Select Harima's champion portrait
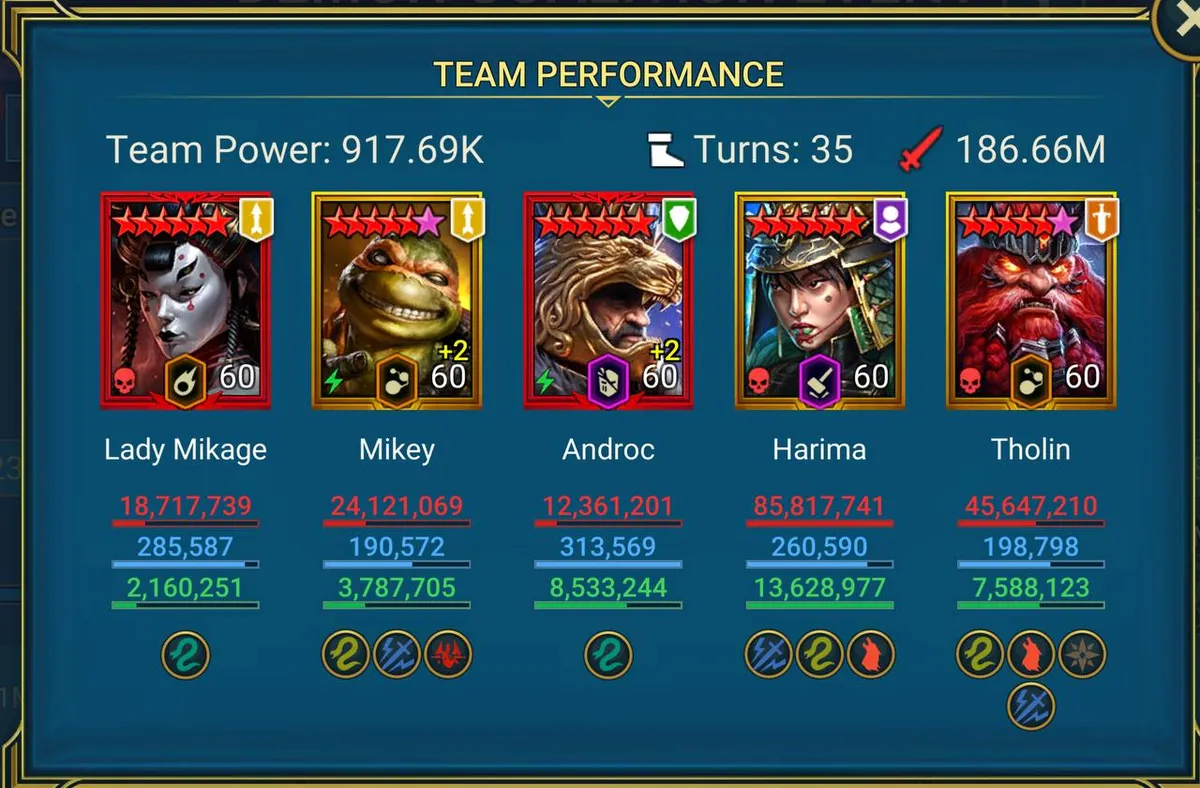Image resolution: width=1200 pixels, height=788 pixels. click(820, 300)
